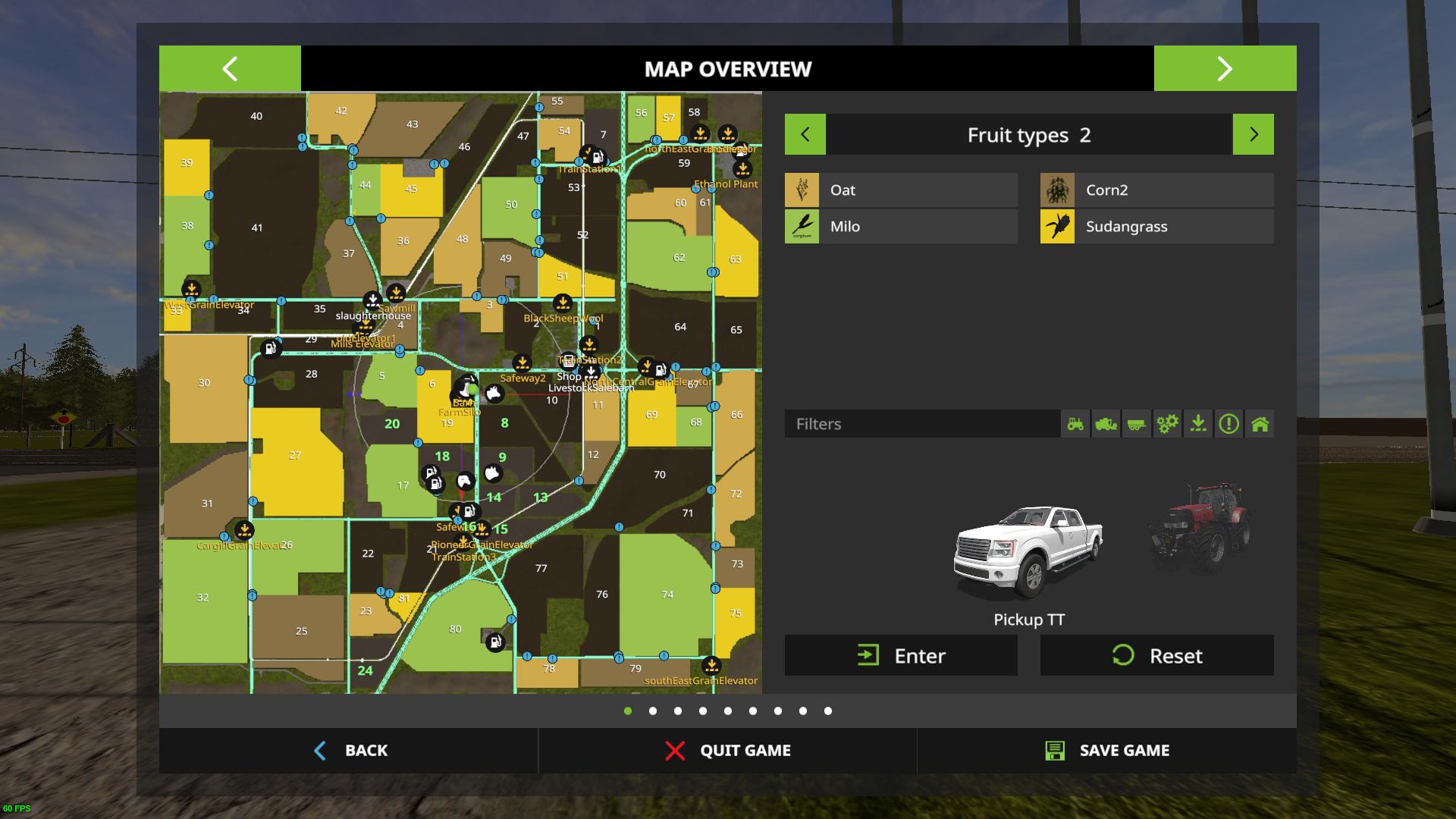Show previous fruit types page

point(805,135)
